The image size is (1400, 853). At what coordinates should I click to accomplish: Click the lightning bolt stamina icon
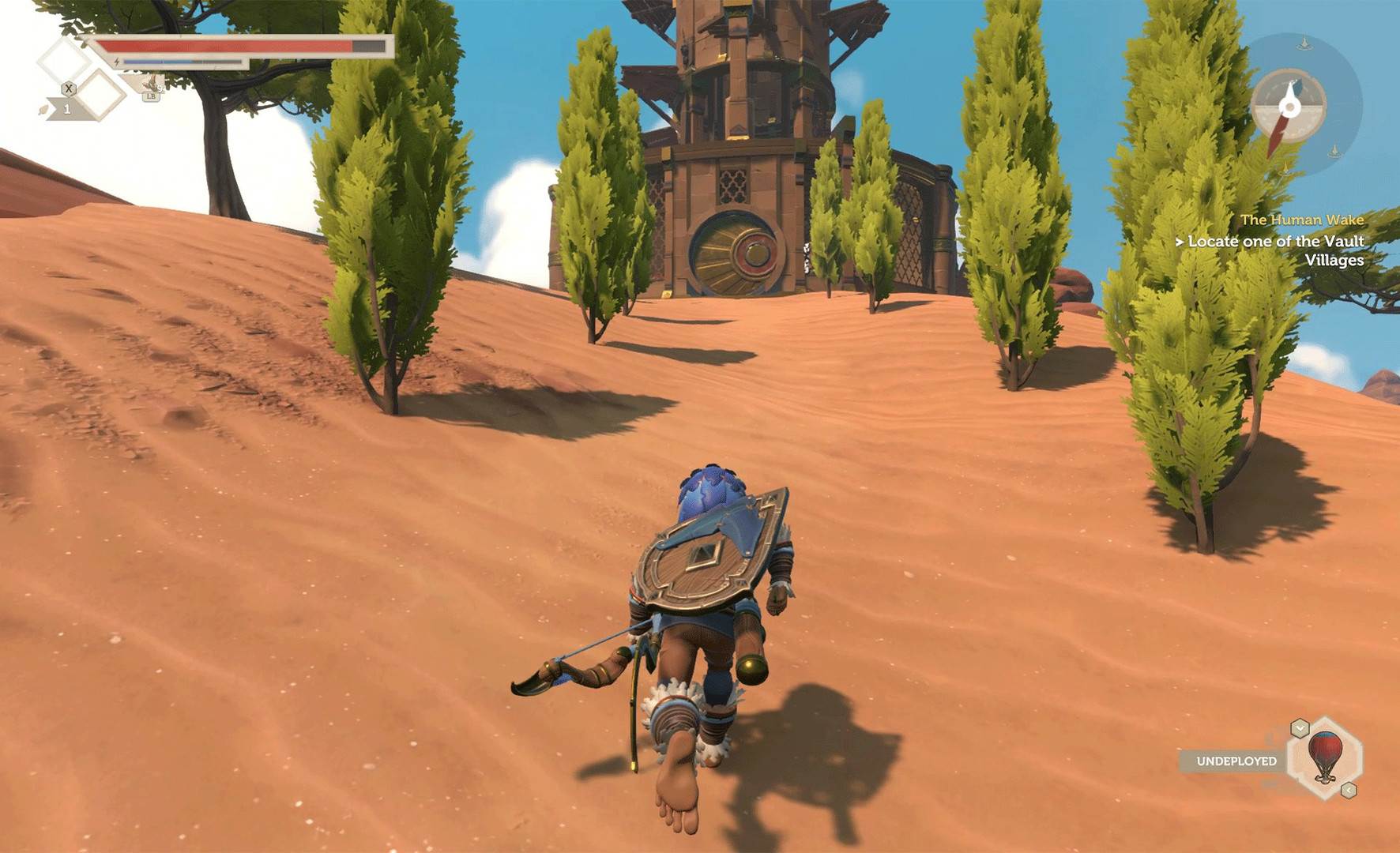pos(116,62)
